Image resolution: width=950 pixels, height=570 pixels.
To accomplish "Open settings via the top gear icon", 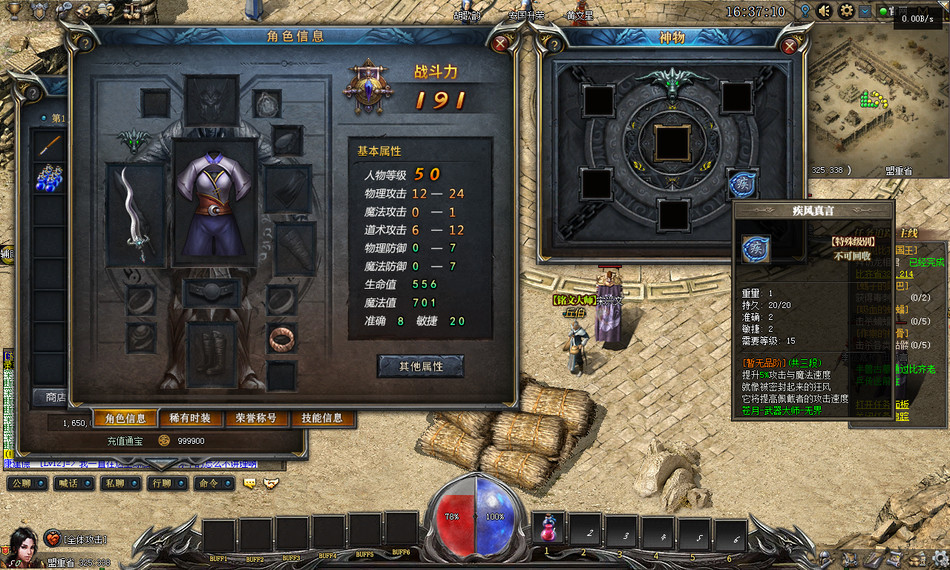I will pos(846,11).
